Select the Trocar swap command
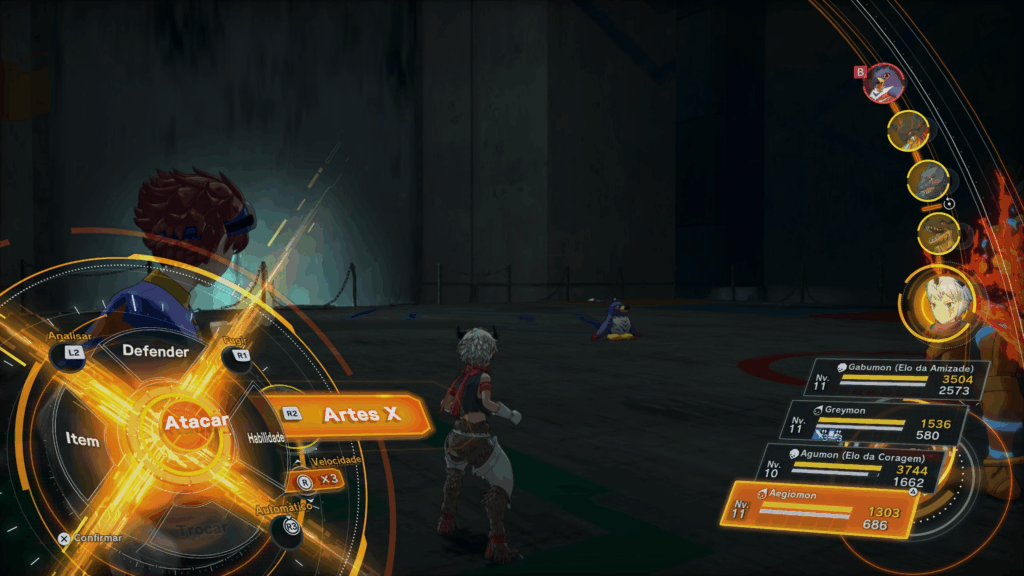The width and height of the screenshot is (1024, 576). click(x=202, y=527)
